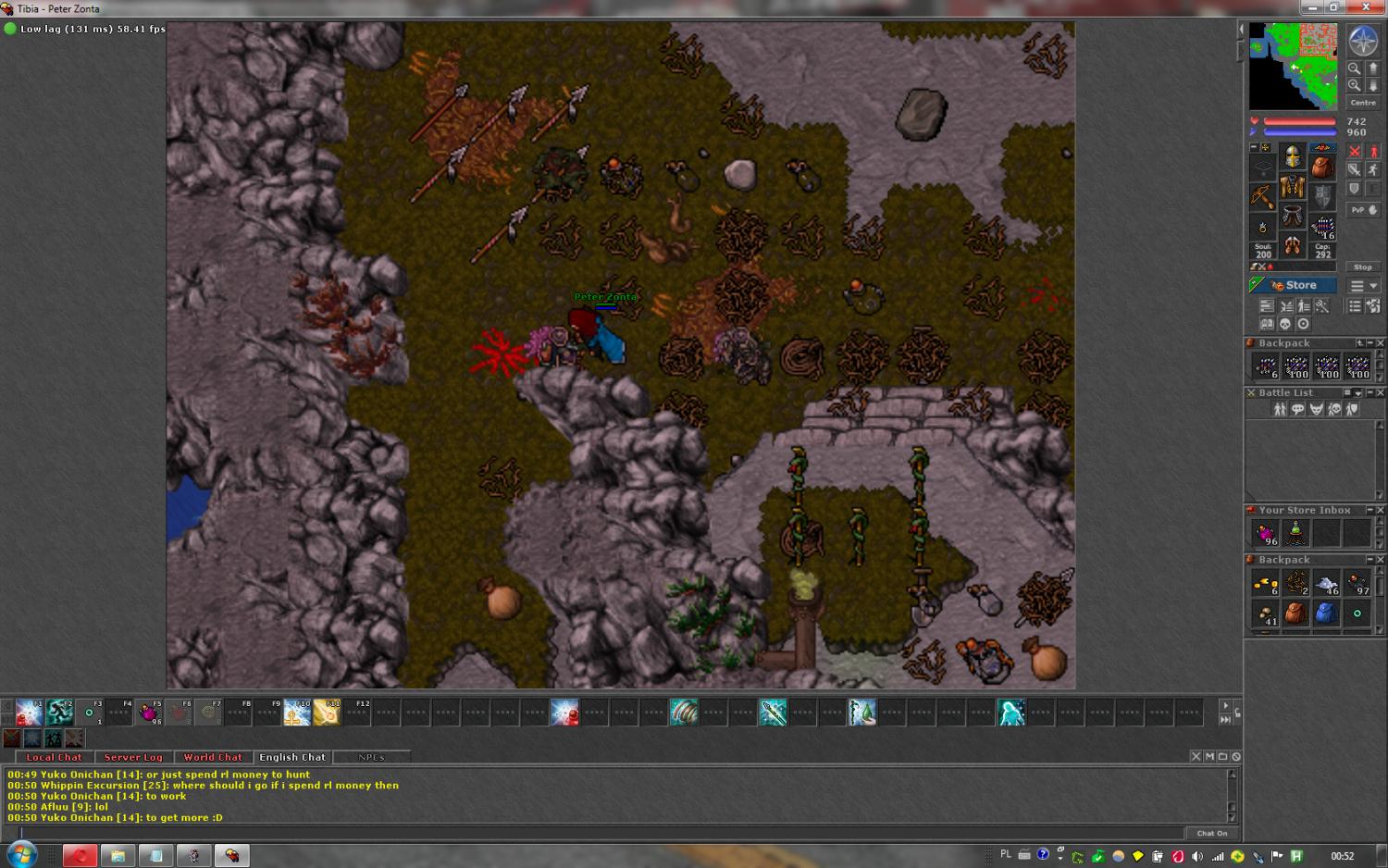The height and width of the screenshot is (868, 1388).
Task: Switch to the Local Chat tab
Action: click(54, 757)
